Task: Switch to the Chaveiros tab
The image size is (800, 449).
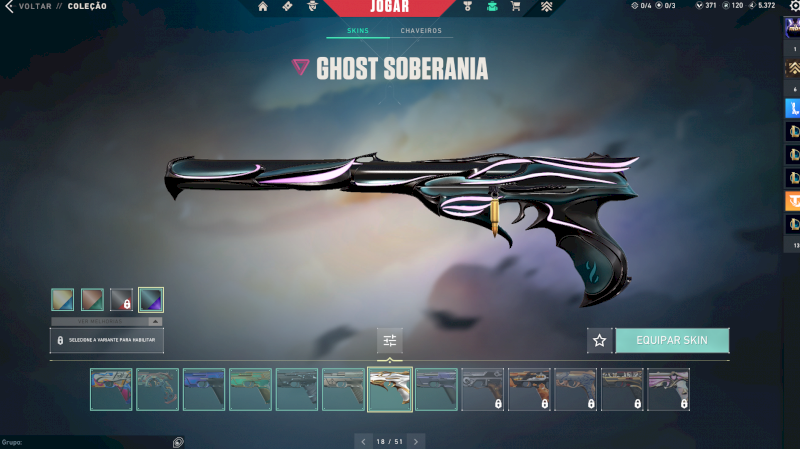Action: (421, 31)
